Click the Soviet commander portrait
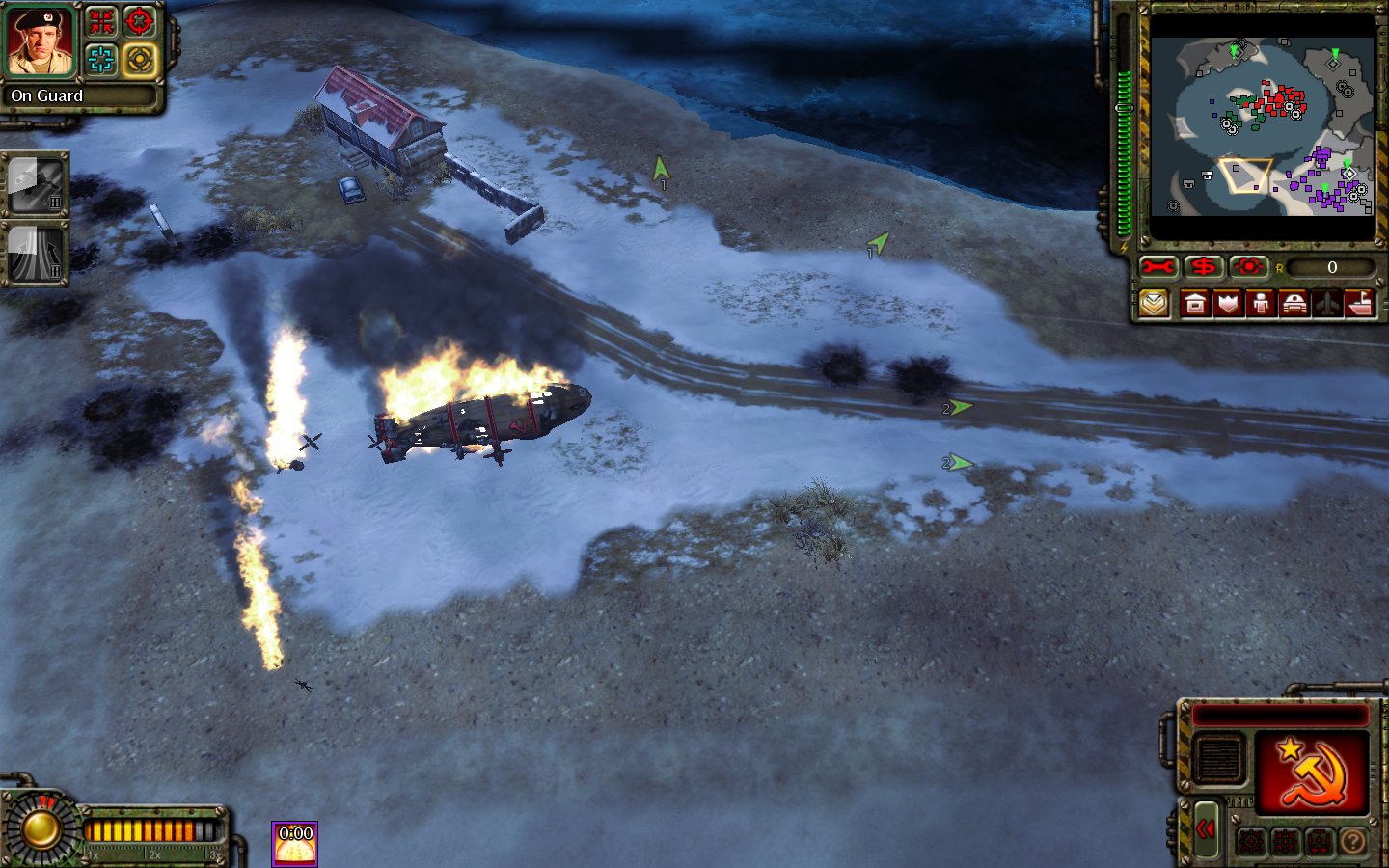The image size is (1389, 868). (41, 41)
